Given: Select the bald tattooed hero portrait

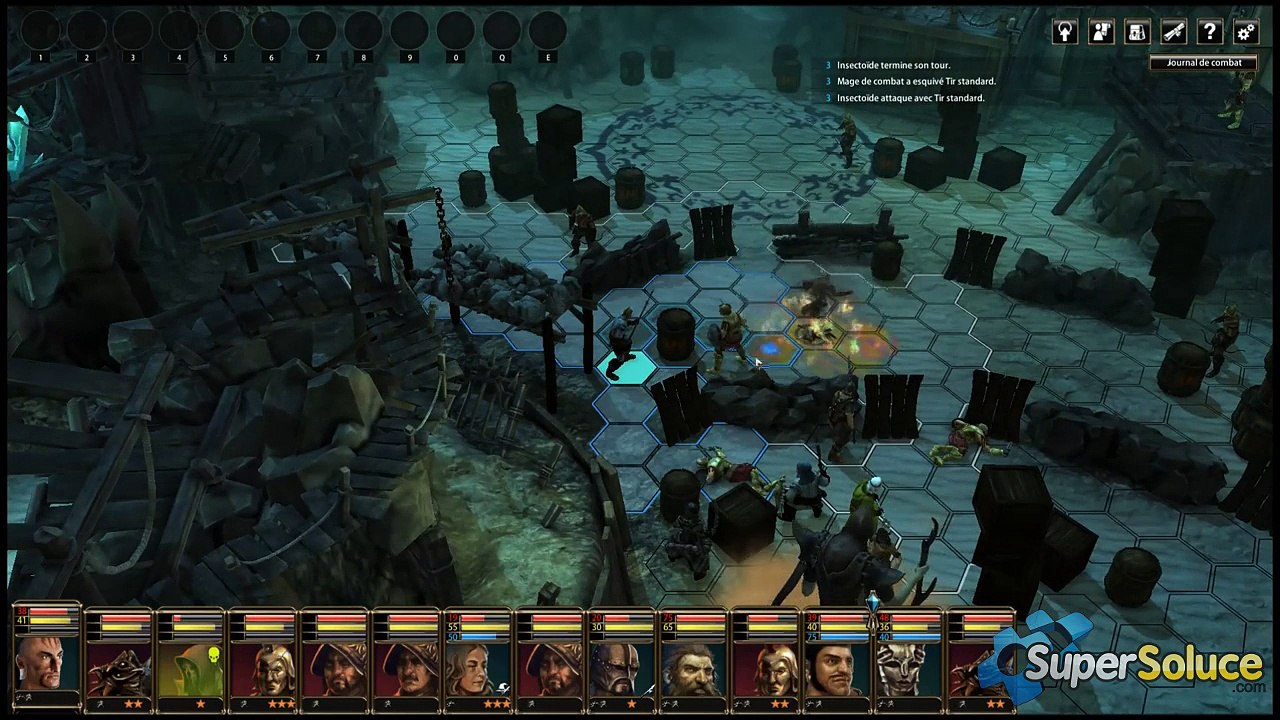Looking at the screenshot, I should [46, 661].
